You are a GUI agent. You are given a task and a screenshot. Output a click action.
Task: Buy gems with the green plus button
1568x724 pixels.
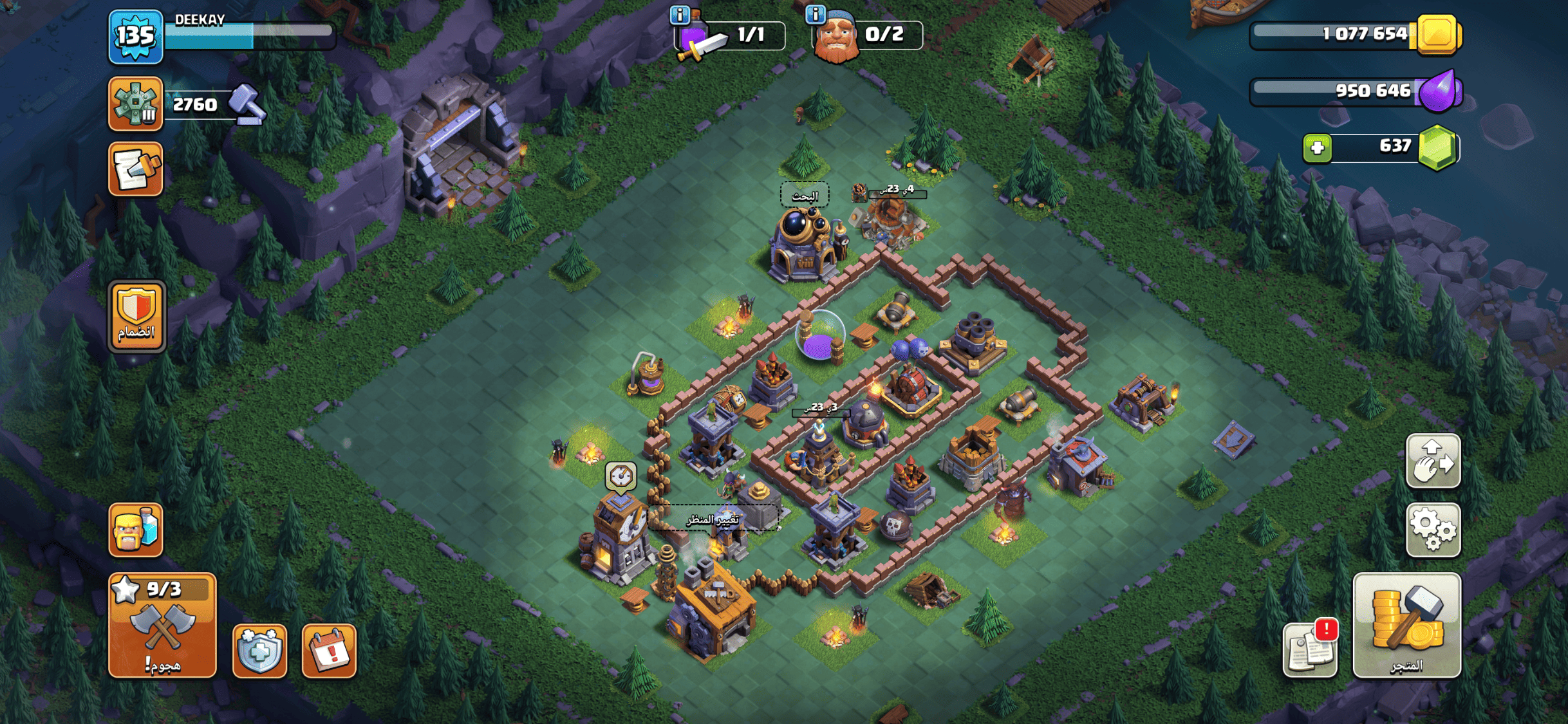point(1317,148)
